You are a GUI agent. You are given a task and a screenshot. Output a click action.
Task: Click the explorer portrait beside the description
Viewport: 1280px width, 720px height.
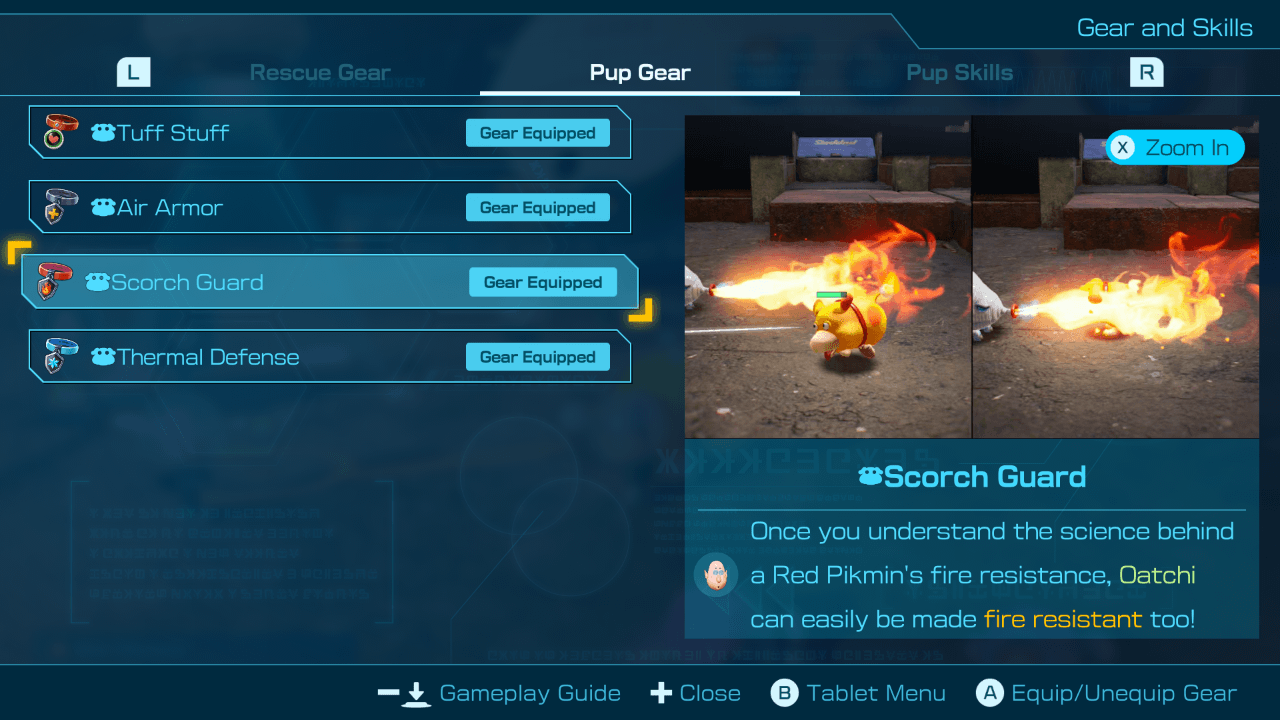(716, 575)
